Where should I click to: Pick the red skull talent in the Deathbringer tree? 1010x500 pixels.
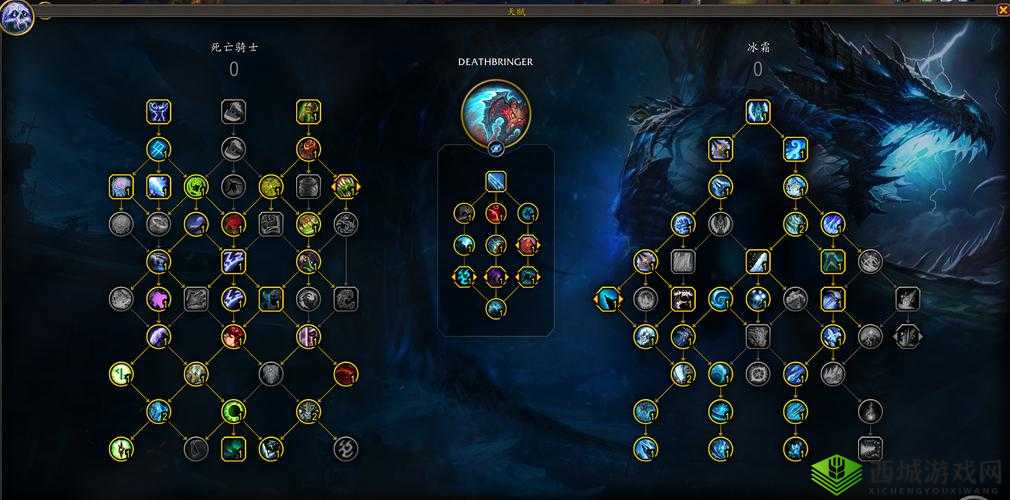coord(496,212)
